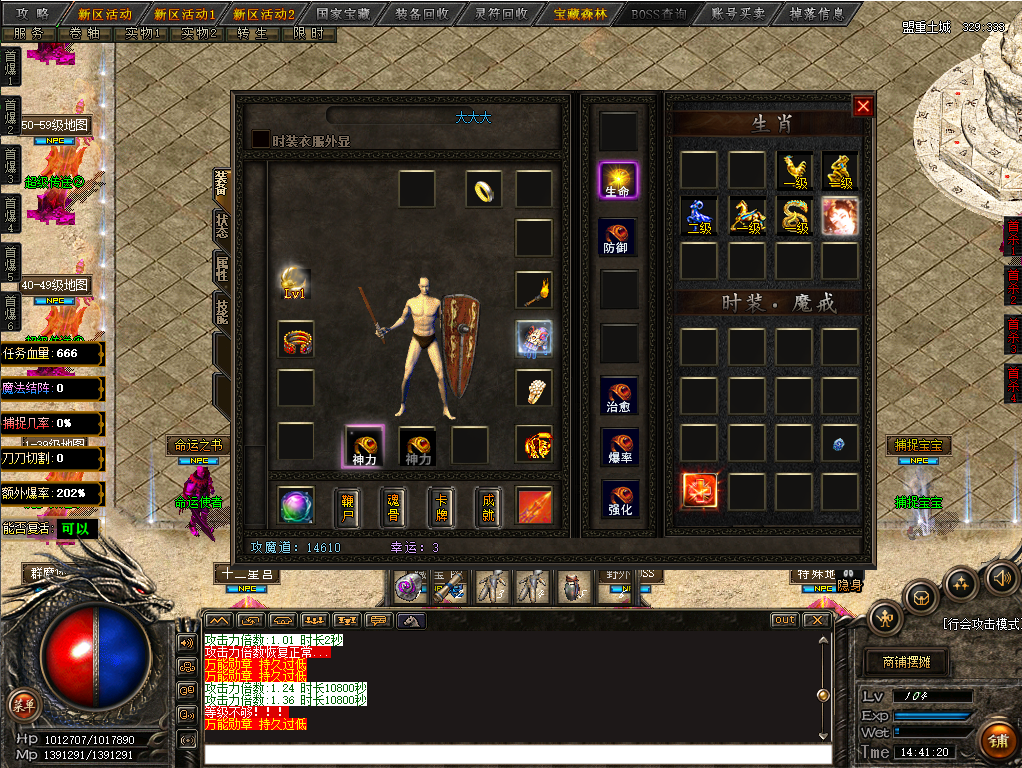Select the gold ring equipment slot
The width and height of the screenshot is (1022, 768).
click(483, 188)
